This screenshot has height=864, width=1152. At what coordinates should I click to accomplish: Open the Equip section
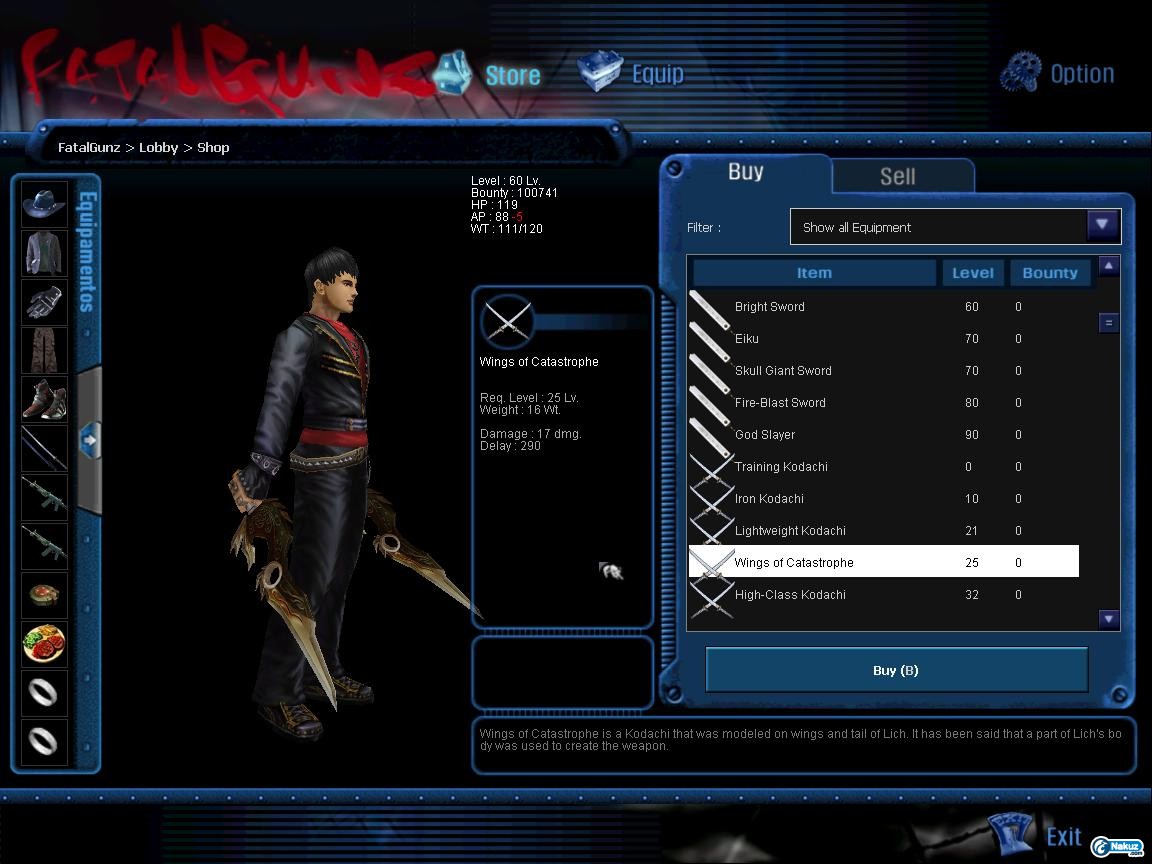(x=632, y=74)
